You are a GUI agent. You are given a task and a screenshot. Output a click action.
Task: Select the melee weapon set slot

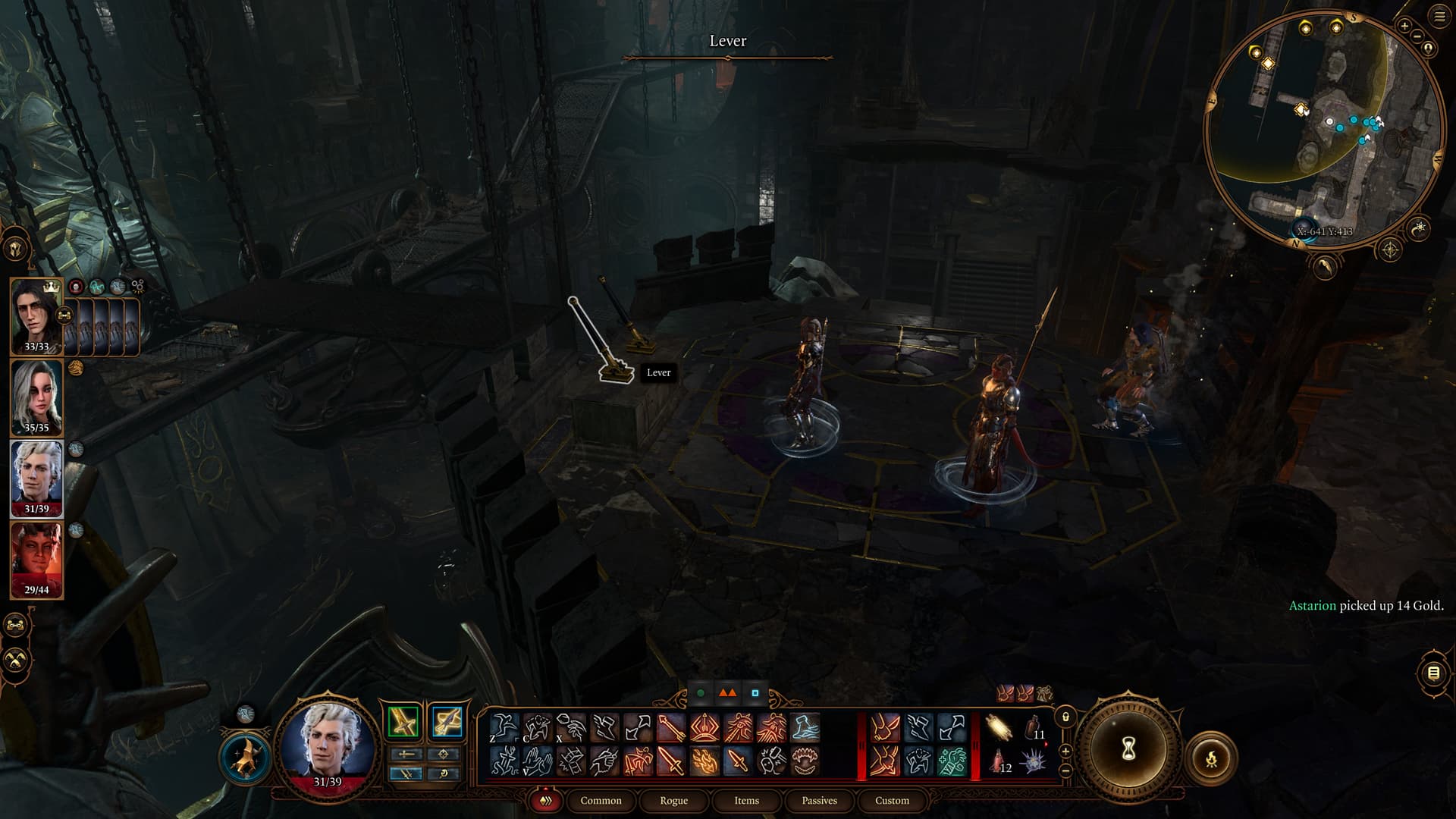point(403,722)
